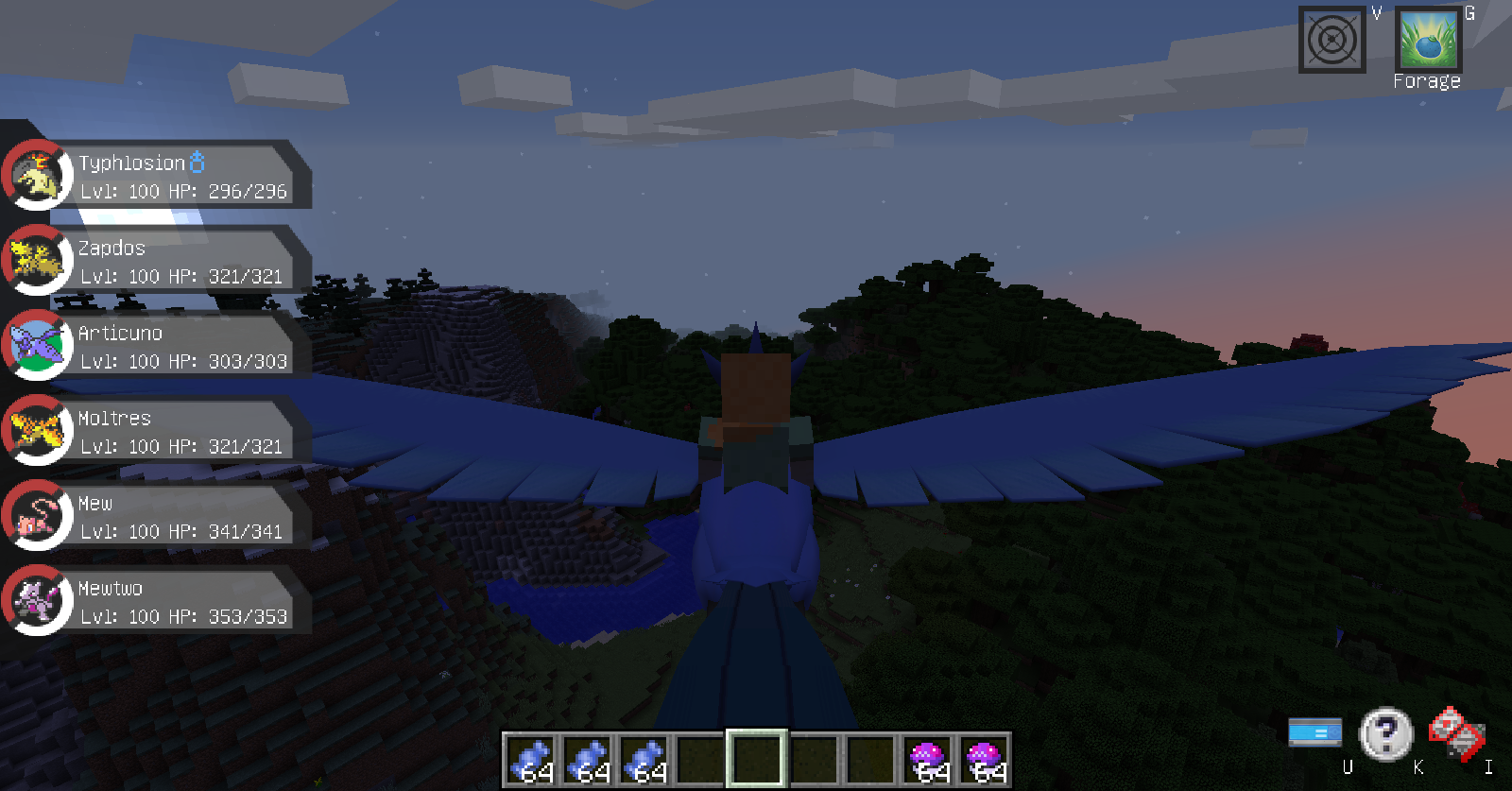Open the question mark badge icon

click(1385, 733)
